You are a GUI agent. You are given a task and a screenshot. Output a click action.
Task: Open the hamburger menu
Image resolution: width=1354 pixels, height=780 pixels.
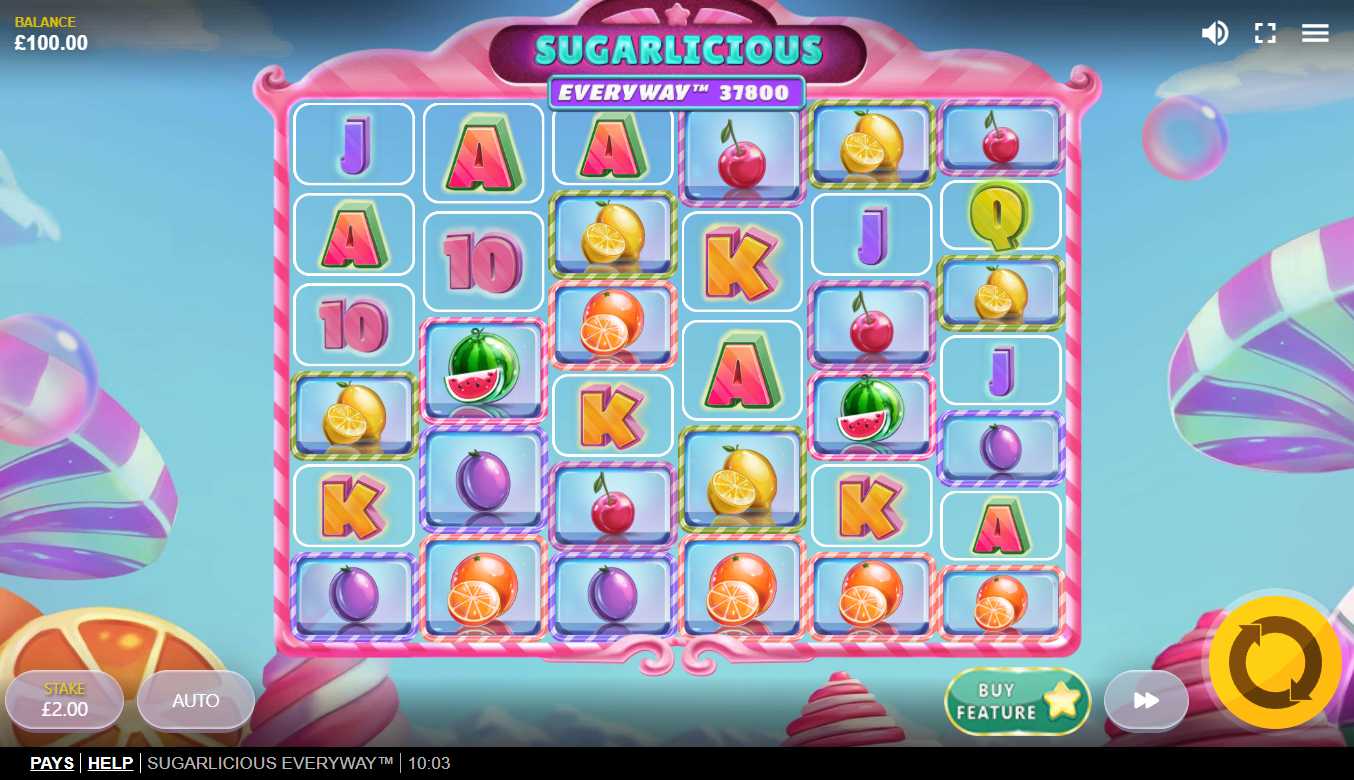(1315, 33)
